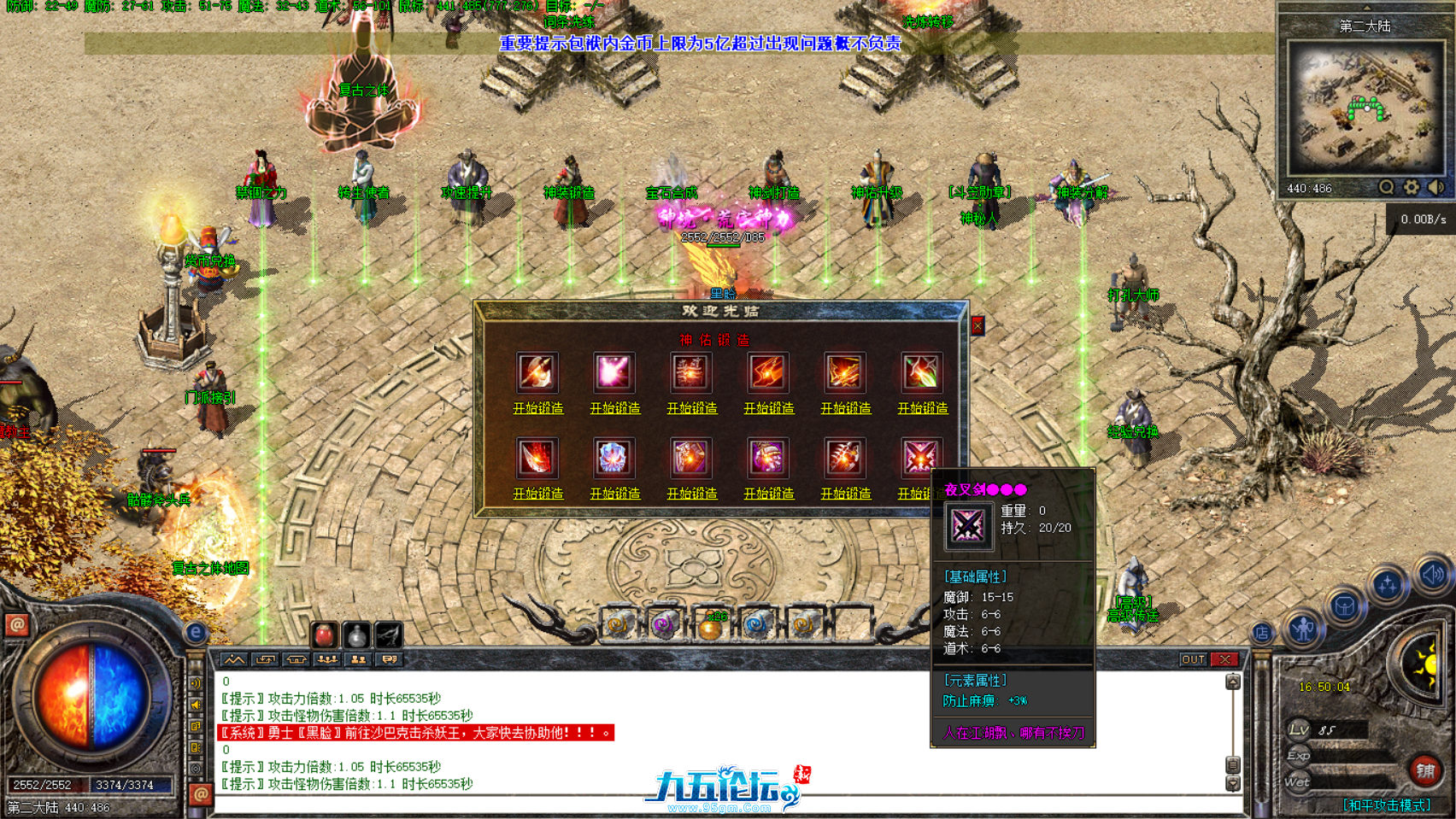
Task: Open the 店 shop circular icon
Action: 1262,633
